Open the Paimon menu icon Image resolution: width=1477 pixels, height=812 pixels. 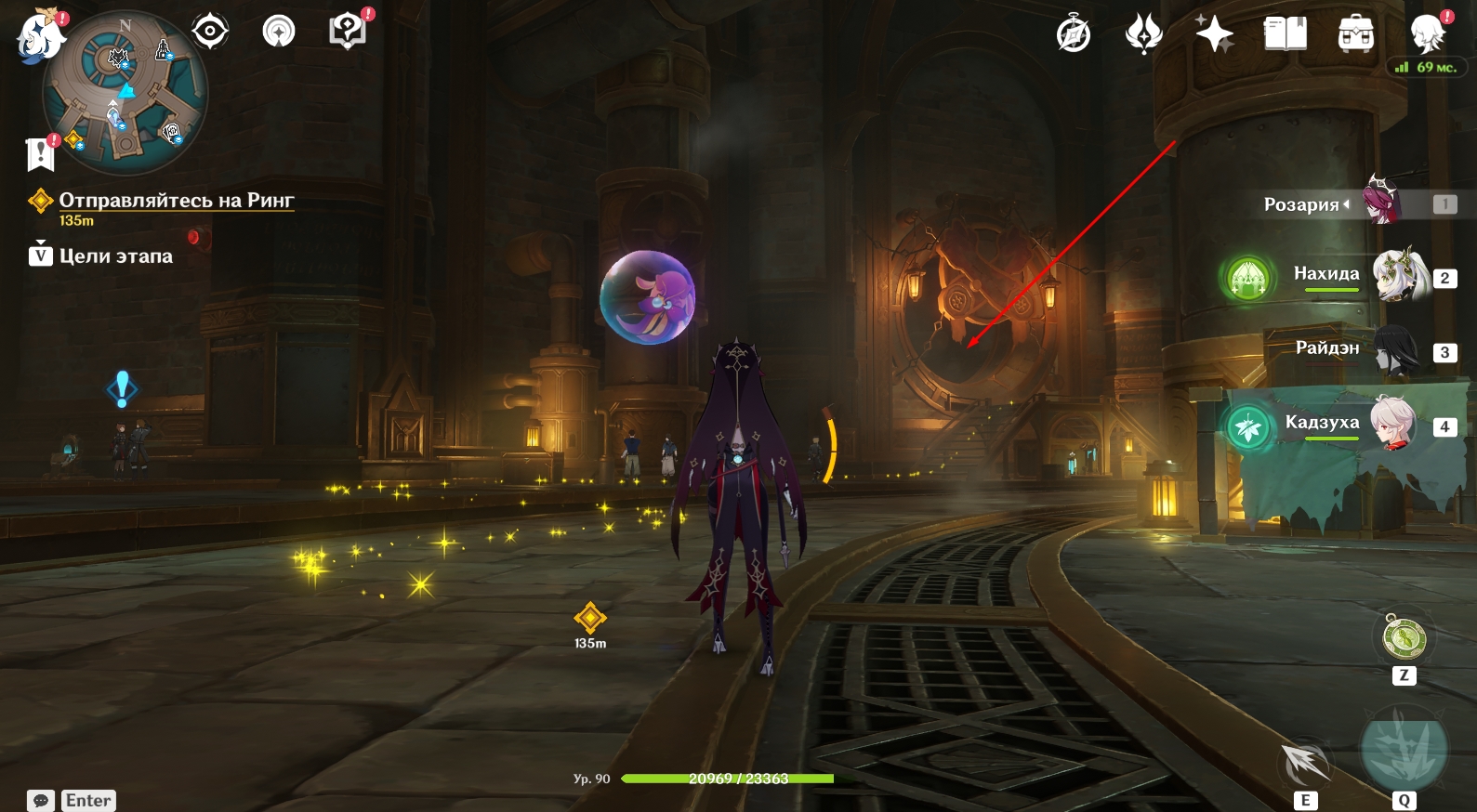pos(40,37)
